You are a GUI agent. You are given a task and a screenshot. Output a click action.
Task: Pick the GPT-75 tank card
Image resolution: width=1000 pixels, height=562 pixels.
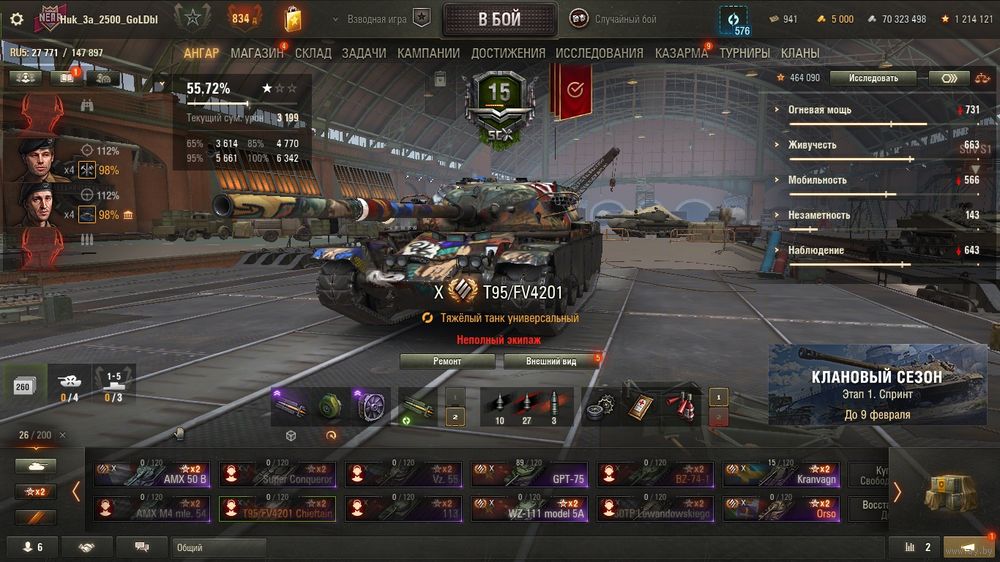pos(530,474)
